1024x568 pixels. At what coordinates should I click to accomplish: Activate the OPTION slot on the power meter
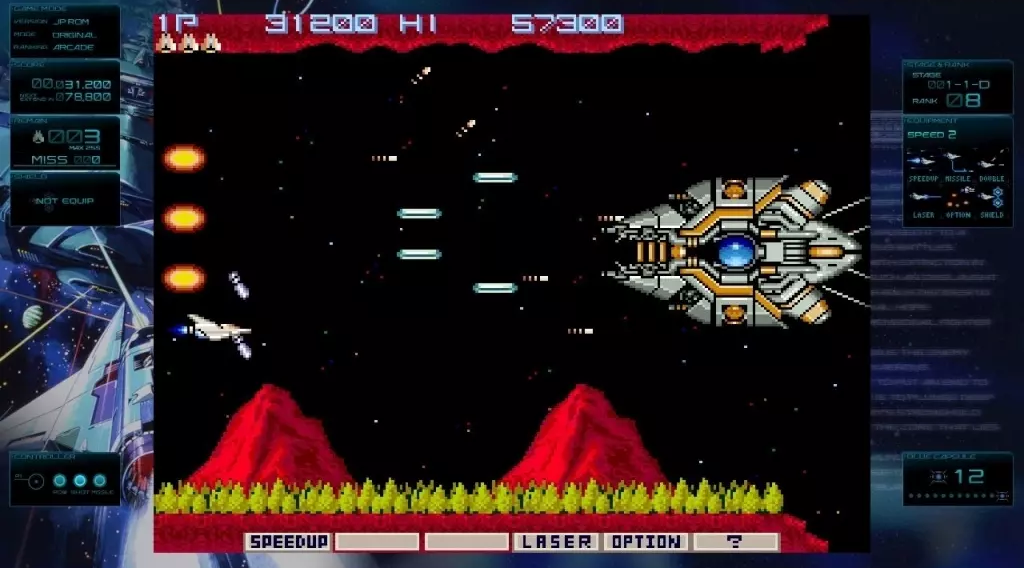tap(645, 542)
